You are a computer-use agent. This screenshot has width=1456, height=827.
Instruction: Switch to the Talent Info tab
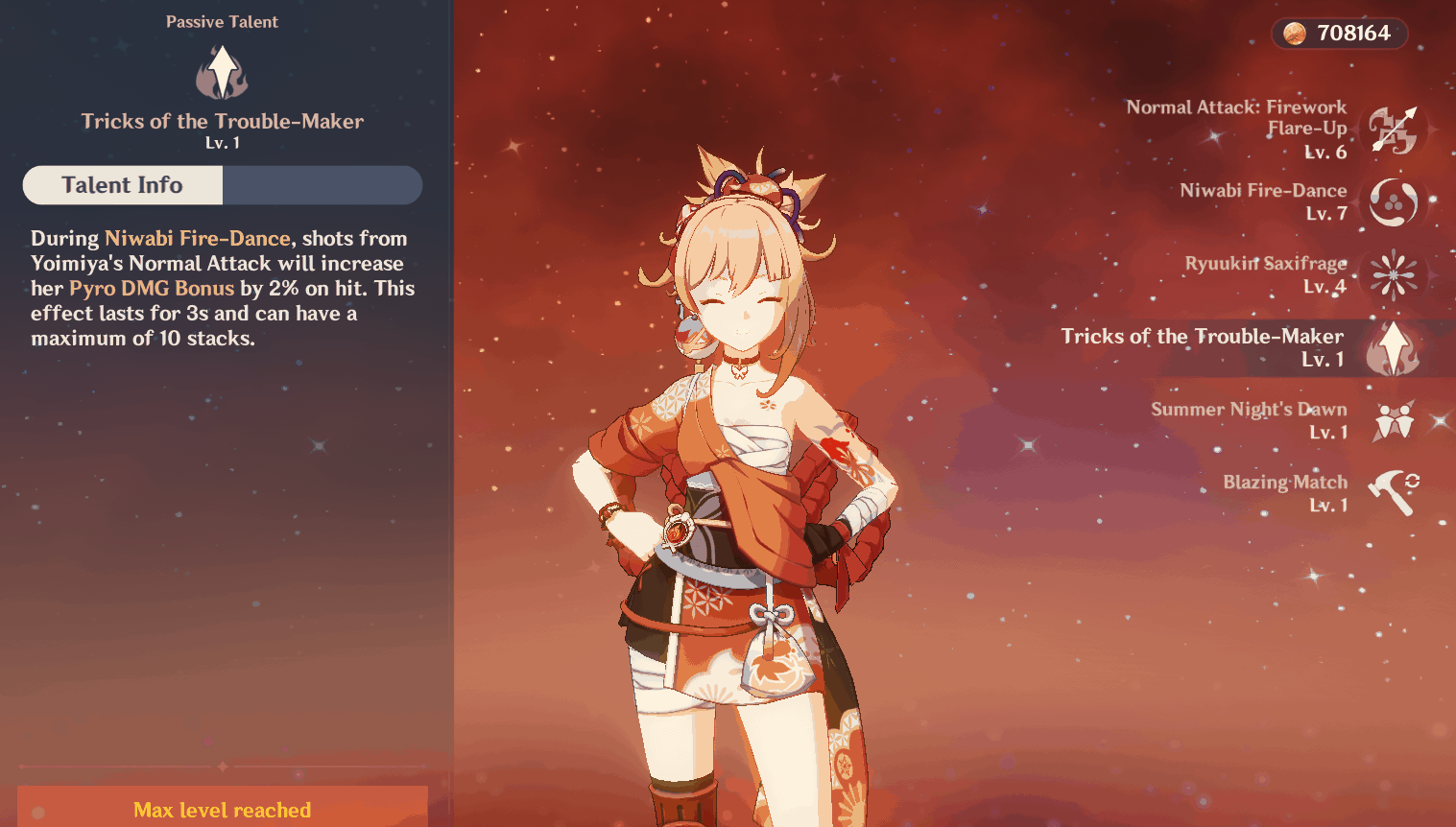(122, 185)
